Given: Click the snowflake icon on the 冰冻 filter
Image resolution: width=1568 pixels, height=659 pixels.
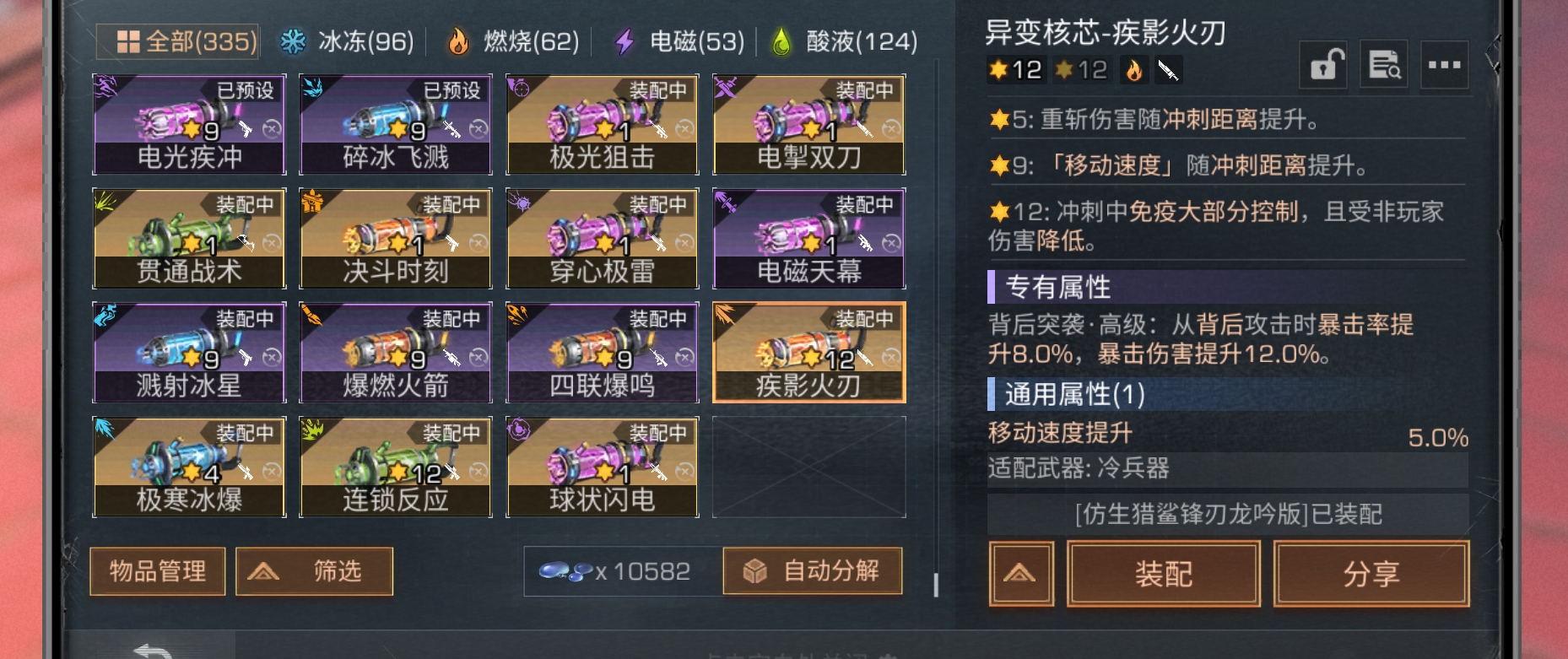Looking at the screenshot, I should click(293, 40).
